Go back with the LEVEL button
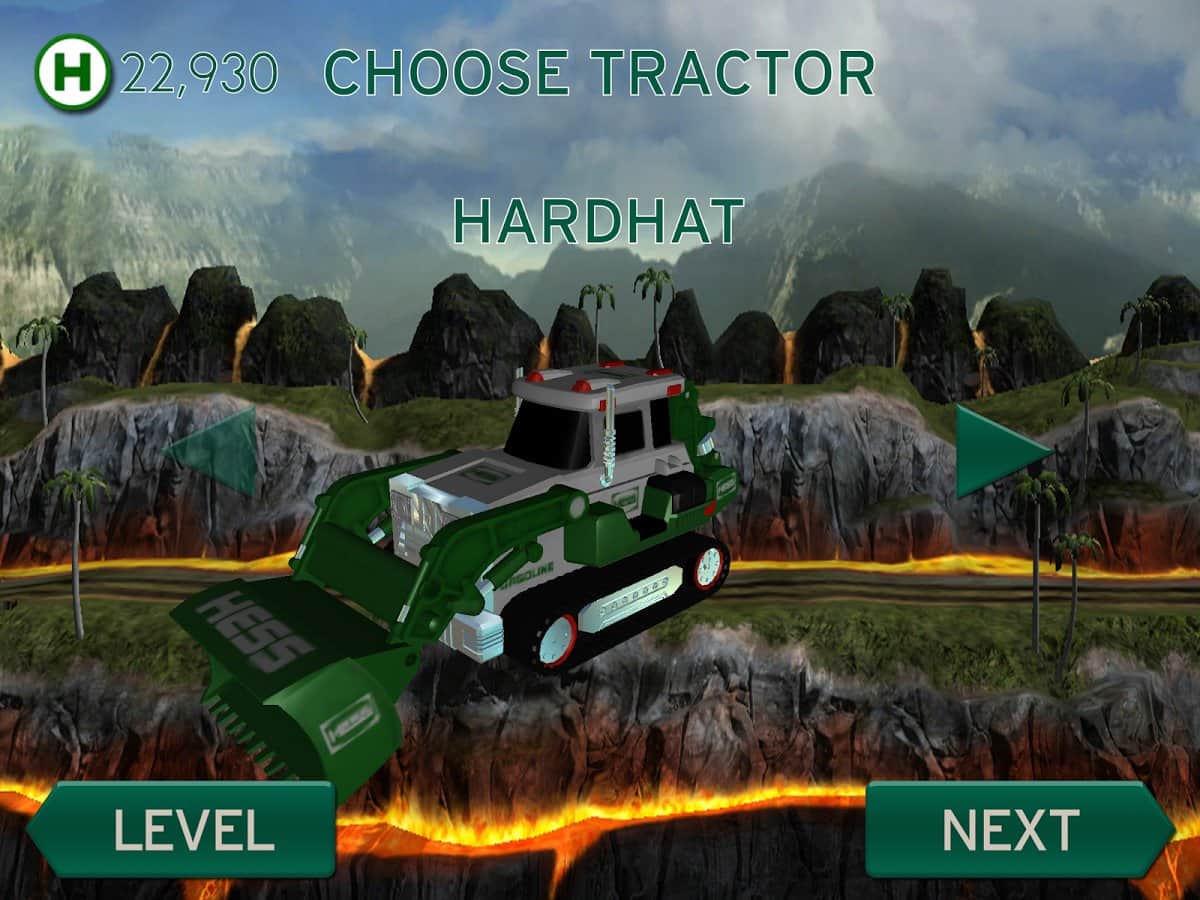The image size is (1200, 900). click(184, 830)
